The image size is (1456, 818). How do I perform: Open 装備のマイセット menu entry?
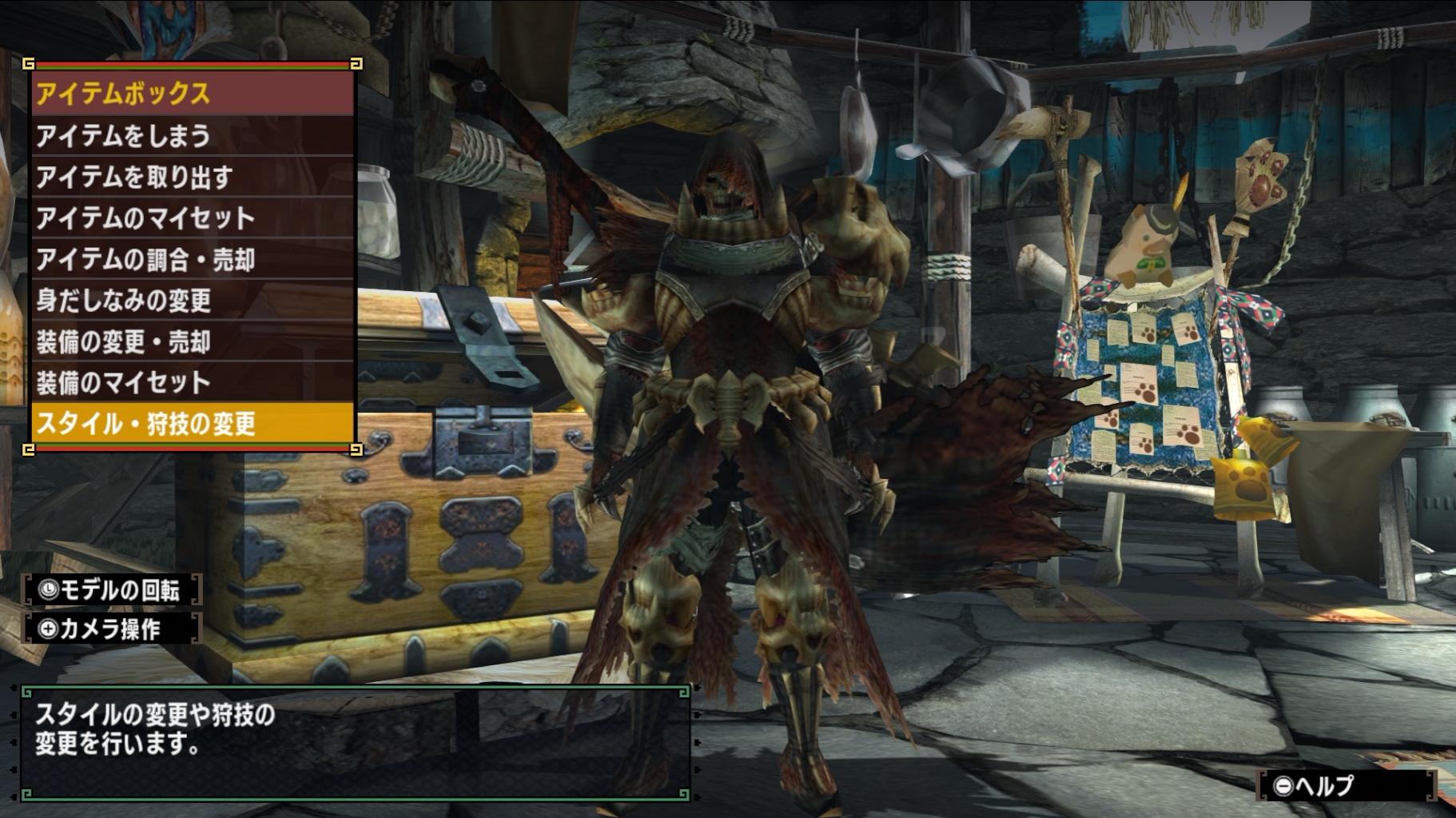[x=192, y=383]
